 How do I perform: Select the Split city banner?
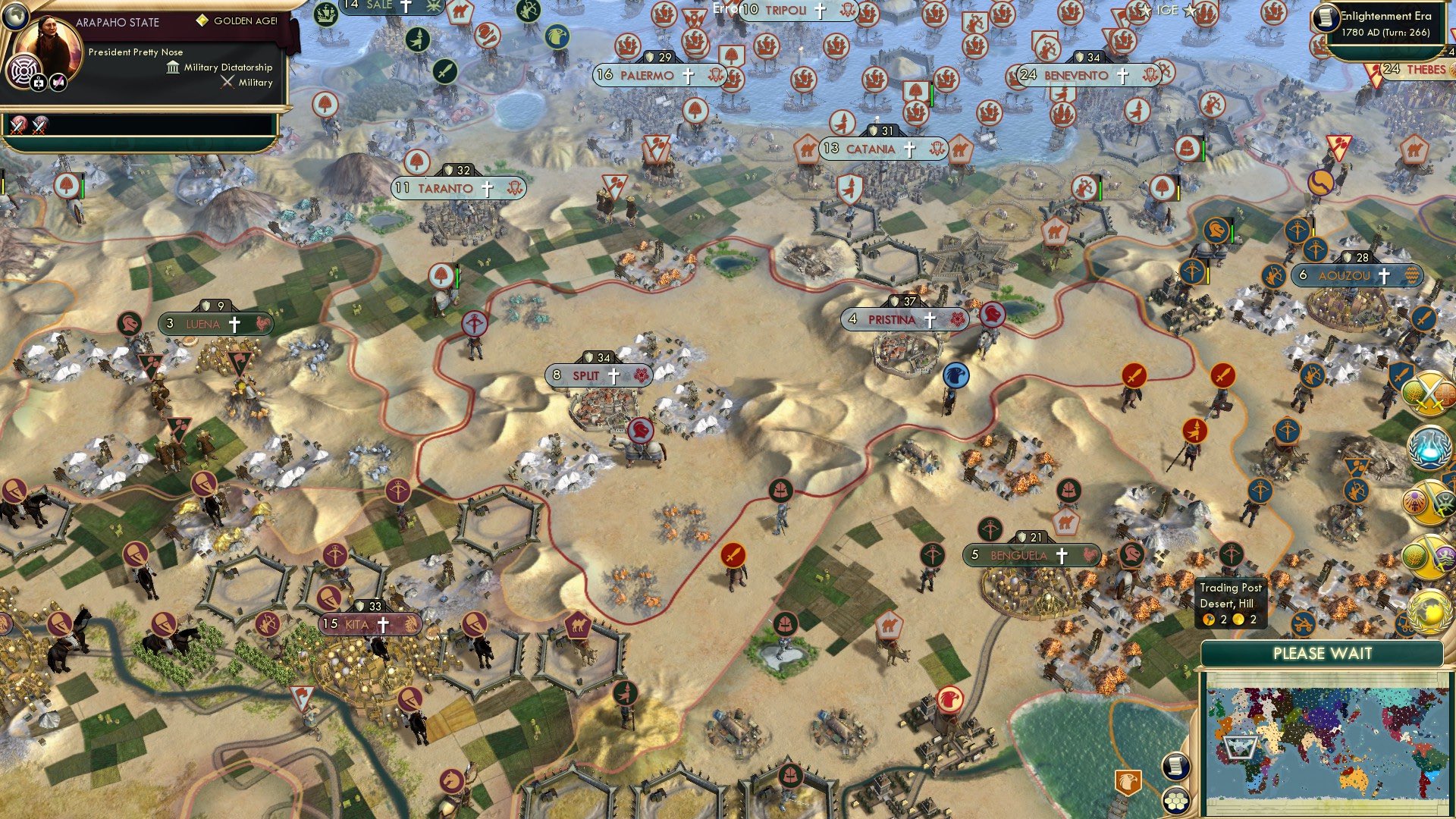599,375
